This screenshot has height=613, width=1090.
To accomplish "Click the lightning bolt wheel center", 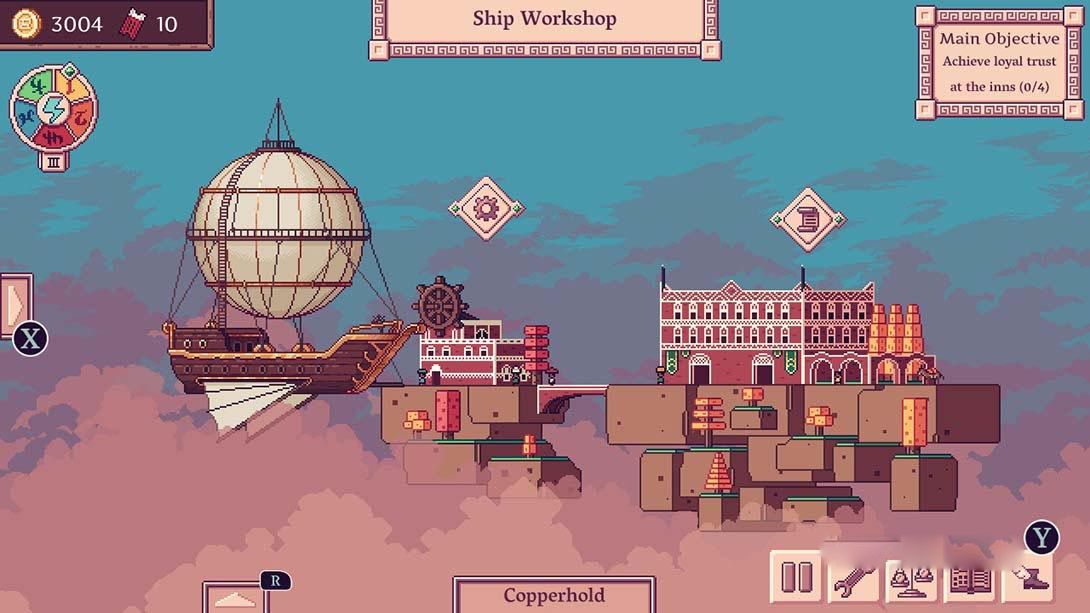I will (53, 109).
